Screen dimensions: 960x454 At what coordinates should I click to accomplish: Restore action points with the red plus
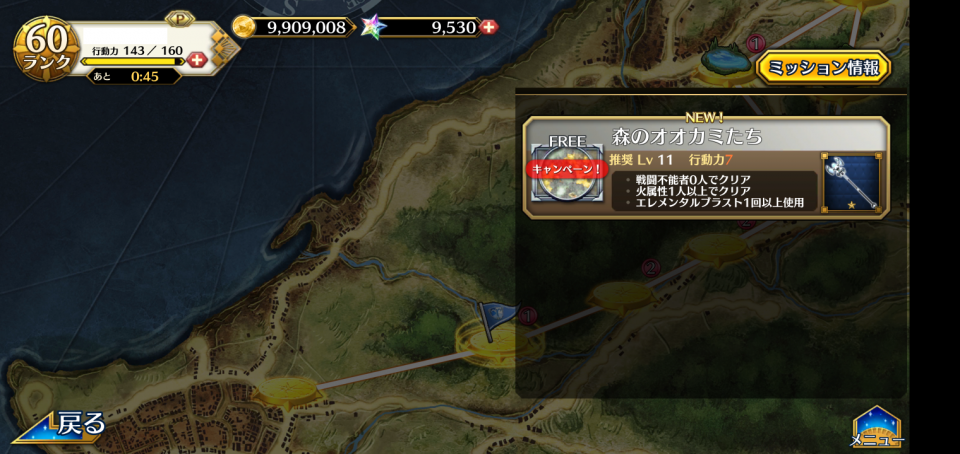(x=197, y=60)
